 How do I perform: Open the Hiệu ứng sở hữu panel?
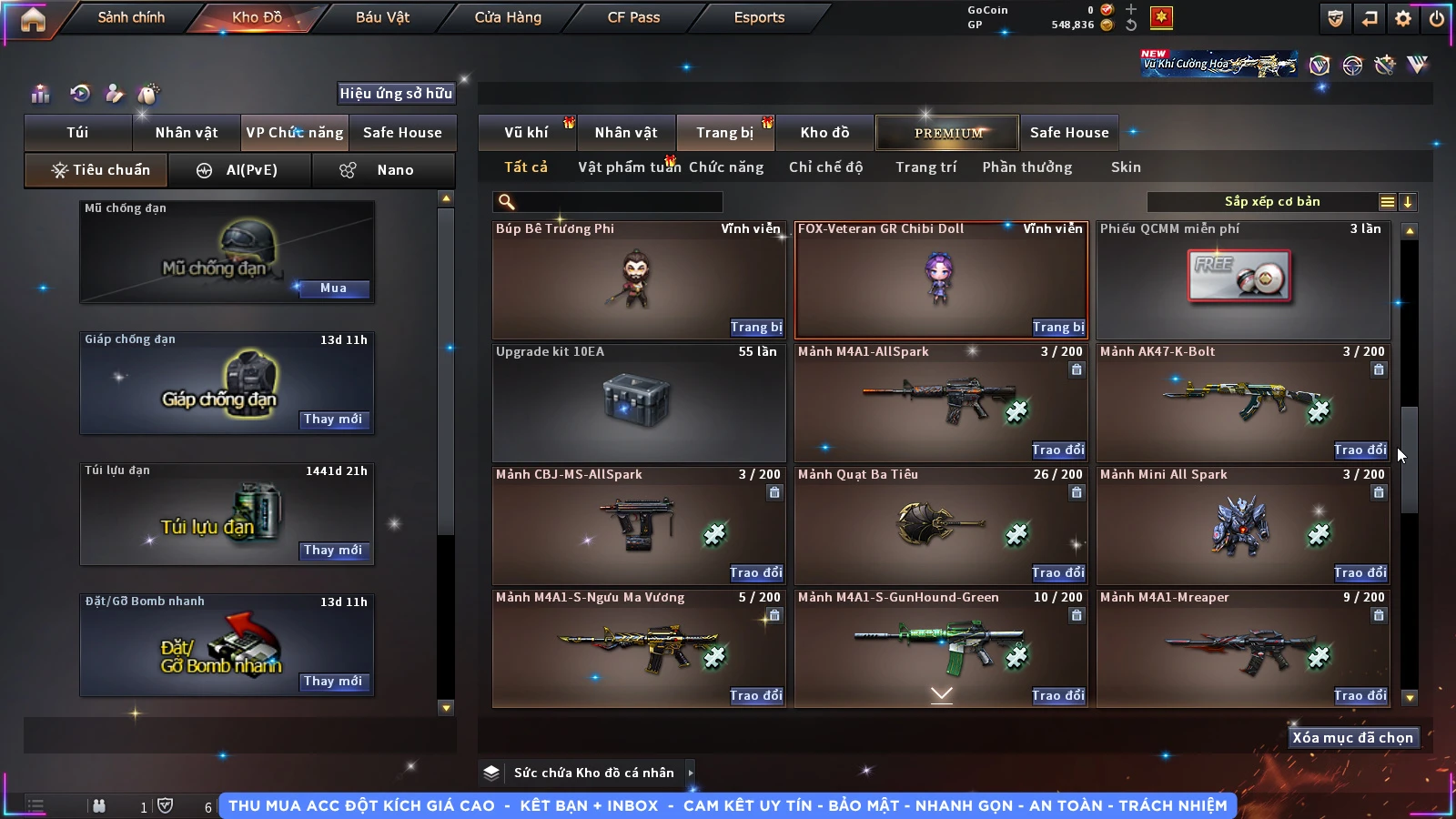click(396, 93)
